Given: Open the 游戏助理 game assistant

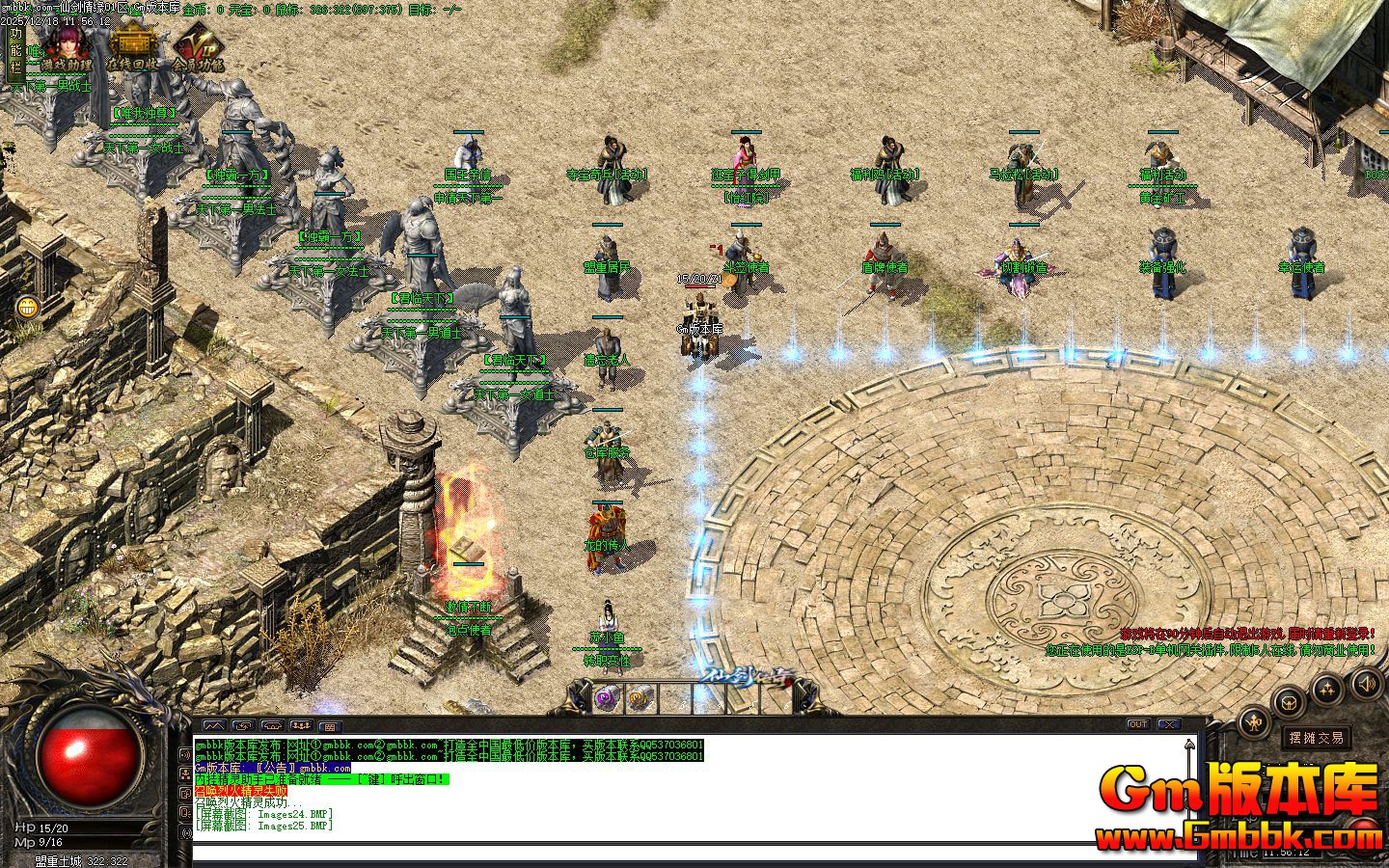Looking at the screenshot, I should (66, 48).
